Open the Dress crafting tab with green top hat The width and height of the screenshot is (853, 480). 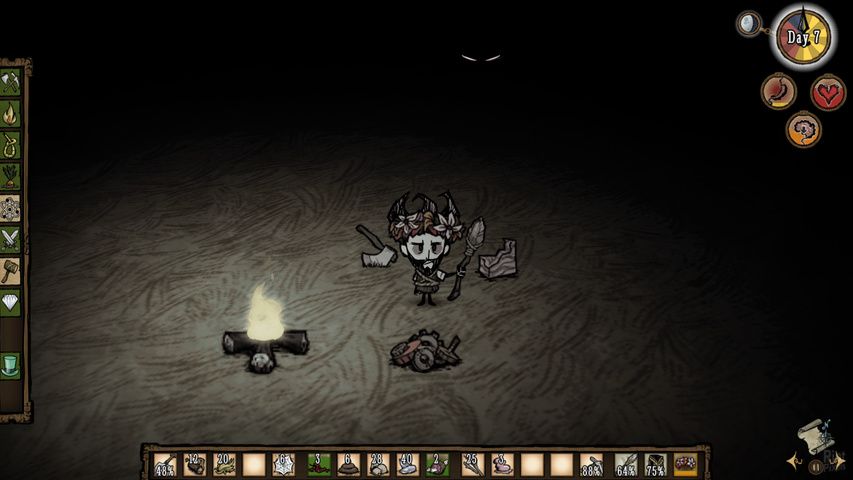coord(11,365)
